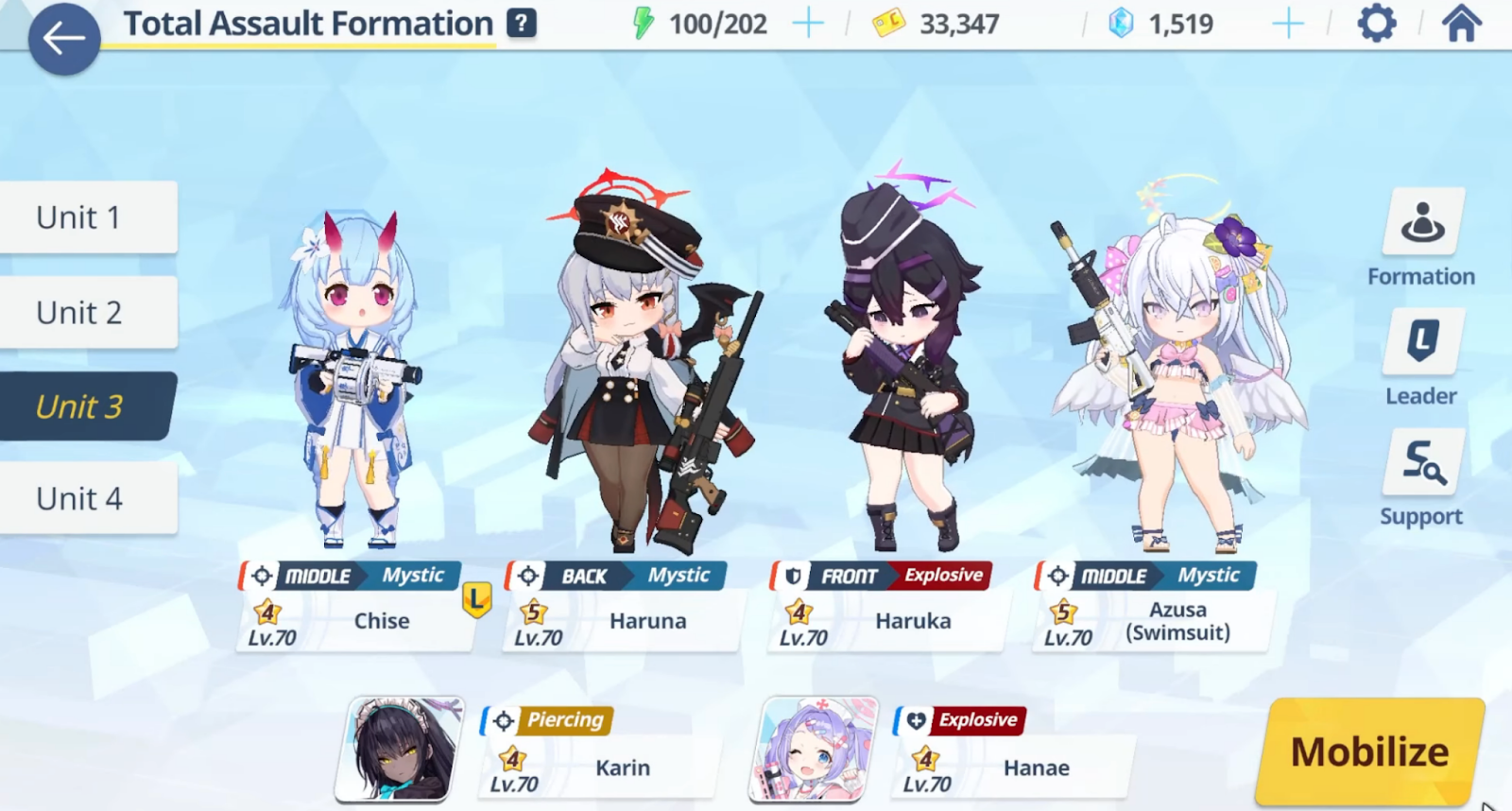Switch to the Unit 1 tab
The image size is (1512, 811).
pyautogui.click(x=77, y=216)
